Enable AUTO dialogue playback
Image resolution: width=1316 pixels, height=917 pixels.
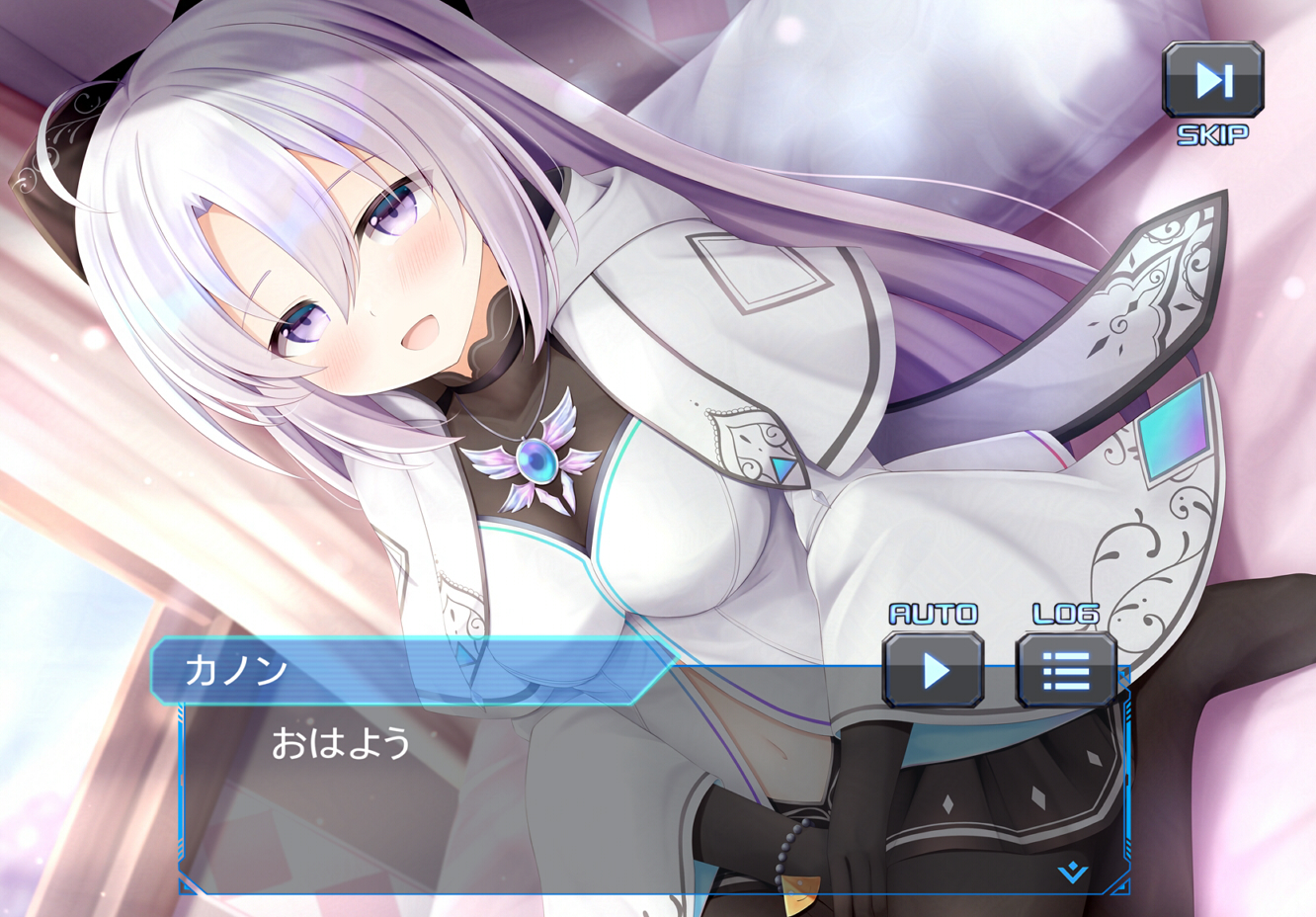pyautogui.click(x=933, y=671)
